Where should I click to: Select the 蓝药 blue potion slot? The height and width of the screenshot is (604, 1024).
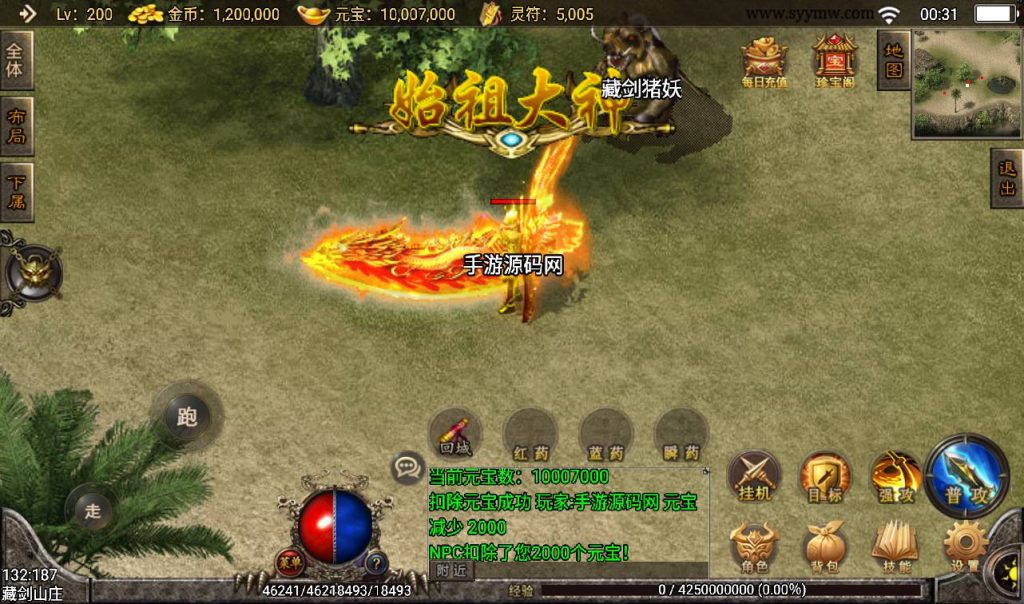pos(606,435)
